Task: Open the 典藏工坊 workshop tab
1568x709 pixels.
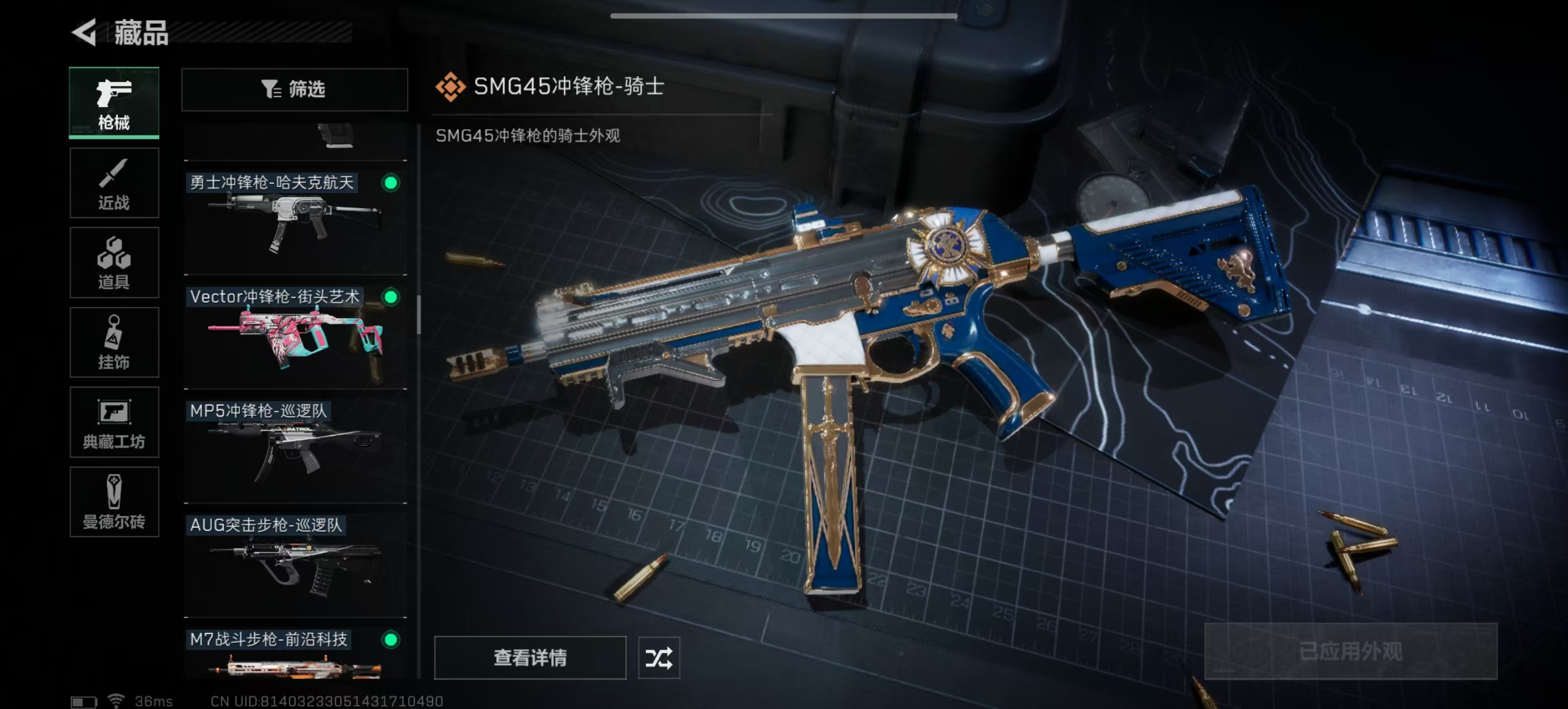Action: 114,422
